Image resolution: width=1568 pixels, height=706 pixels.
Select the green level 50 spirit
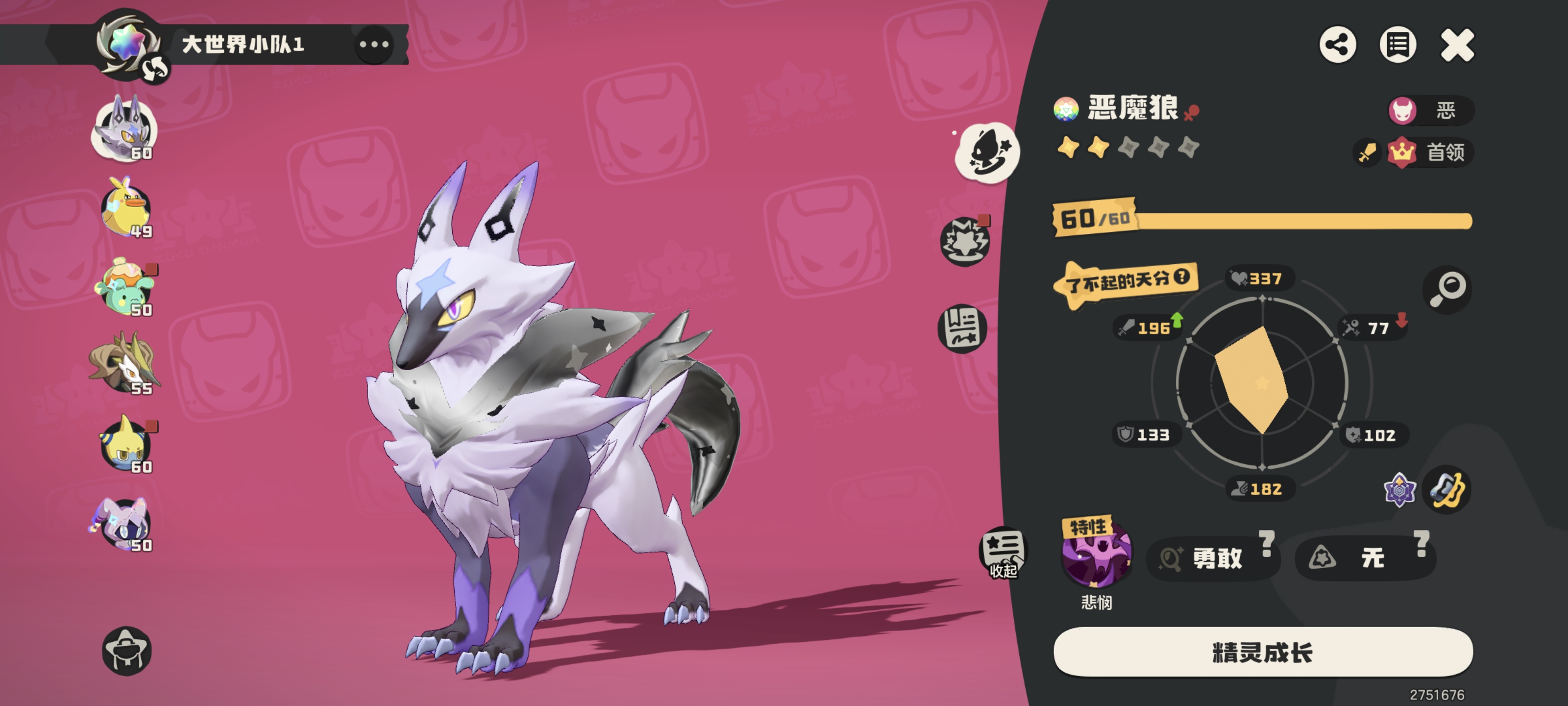tap(125, 287)
